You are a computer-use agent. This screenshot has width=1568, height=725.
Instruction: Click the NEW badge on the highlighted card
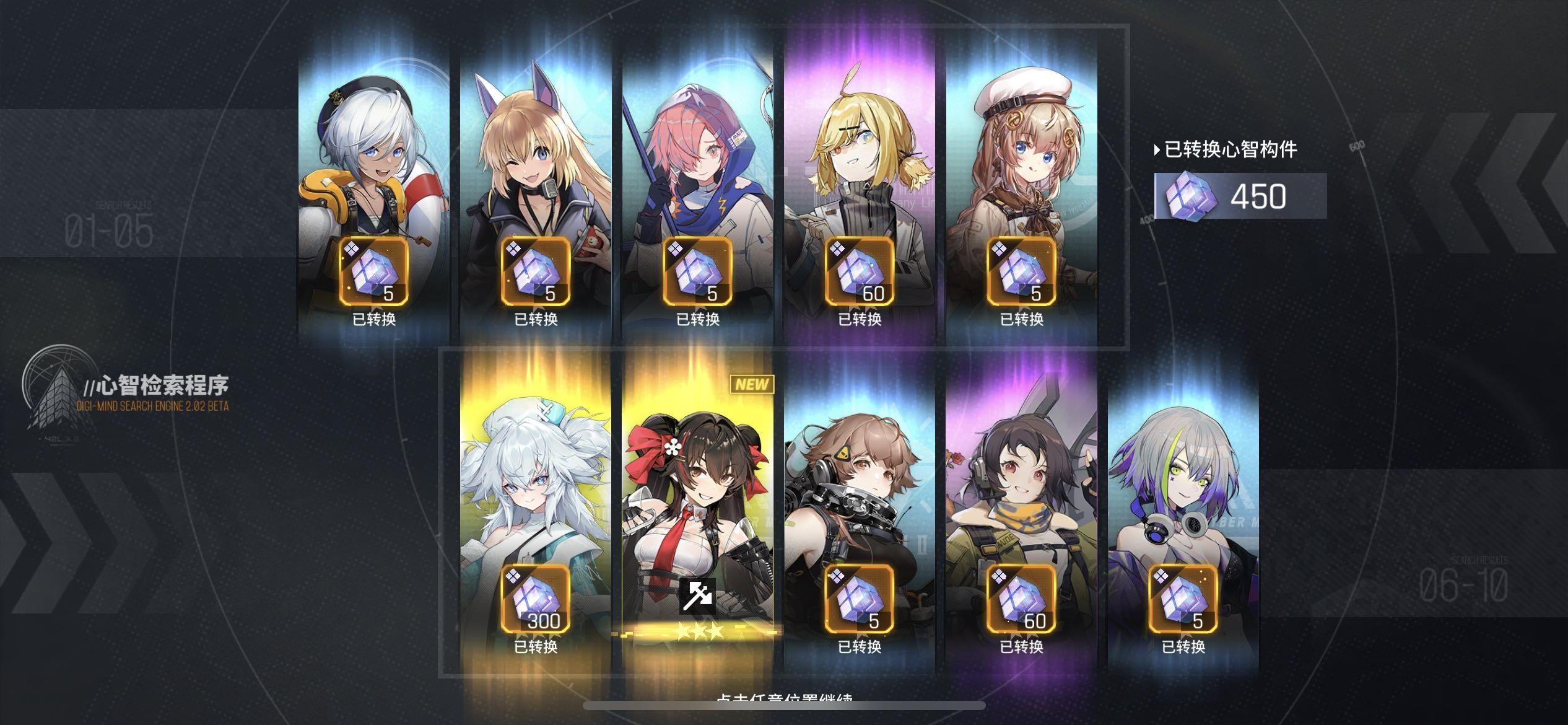click(x=753, y=385)
